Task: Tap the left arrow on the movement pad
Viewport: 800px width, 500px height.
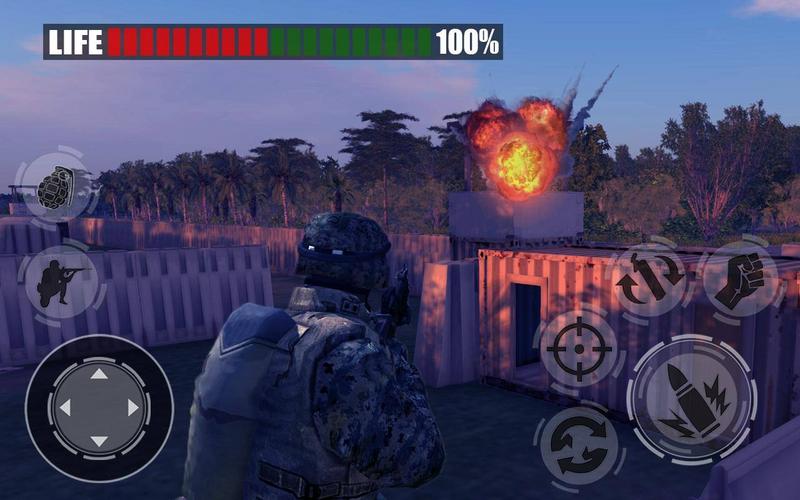Action: tap(64, 408)
